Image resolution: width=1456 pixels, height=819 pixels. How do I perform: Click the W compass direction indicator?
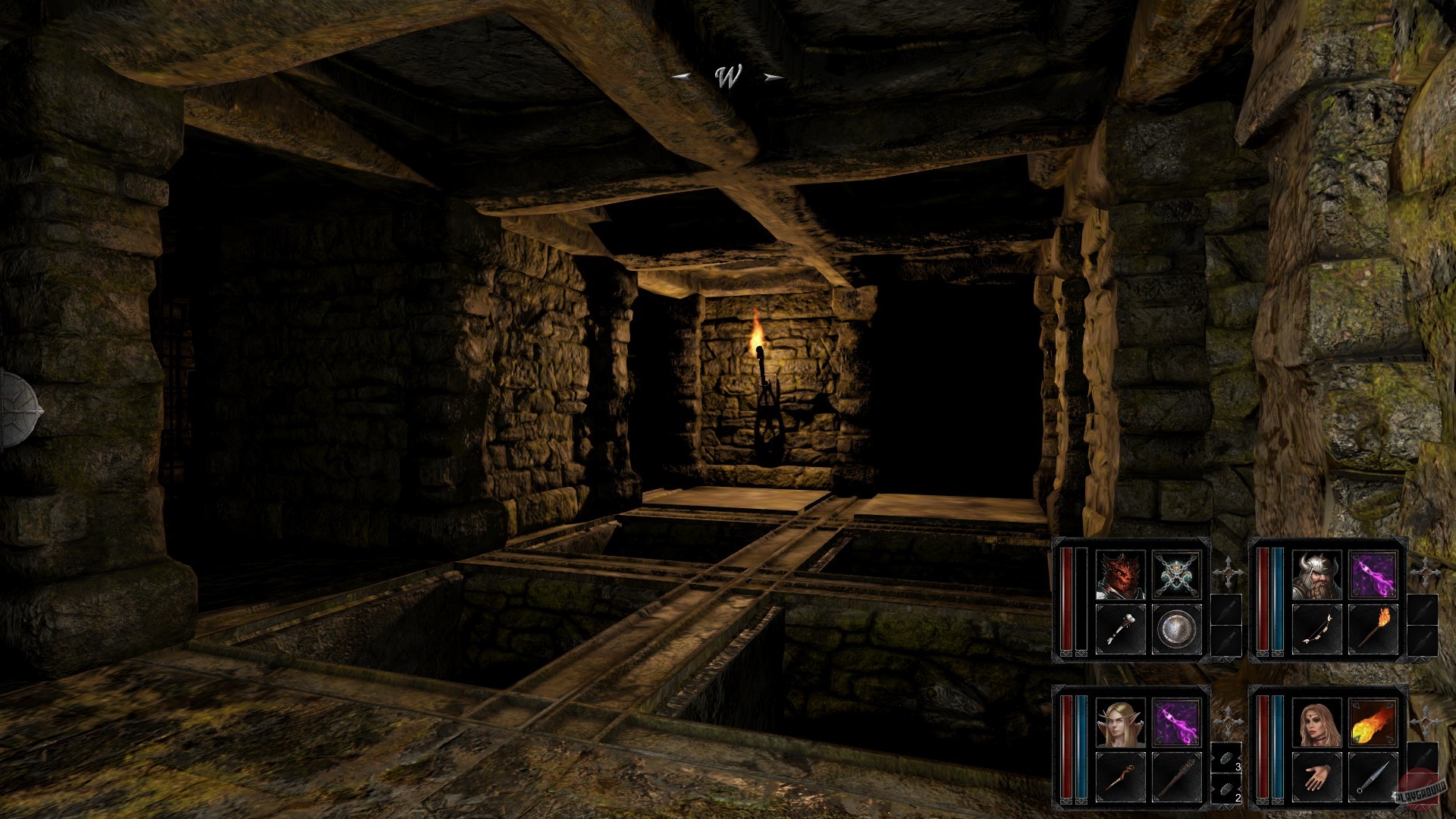tap(727, 76)
